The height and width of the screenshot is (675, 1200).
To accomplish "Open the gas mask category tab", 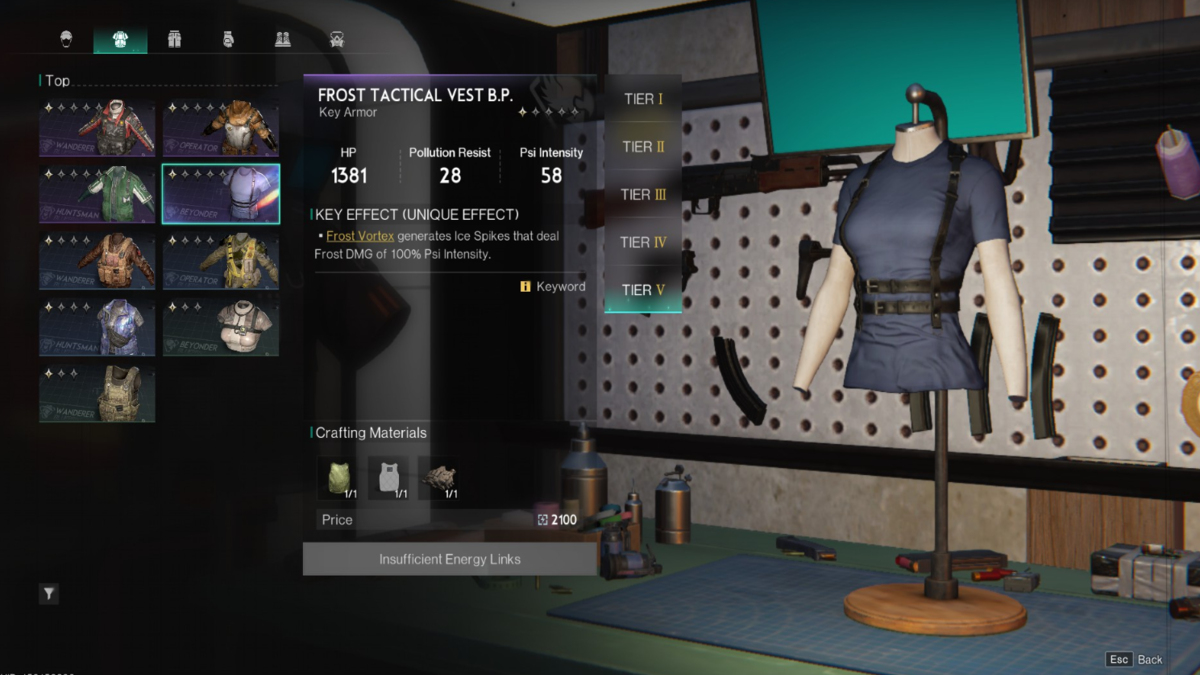I will (337, 39).
